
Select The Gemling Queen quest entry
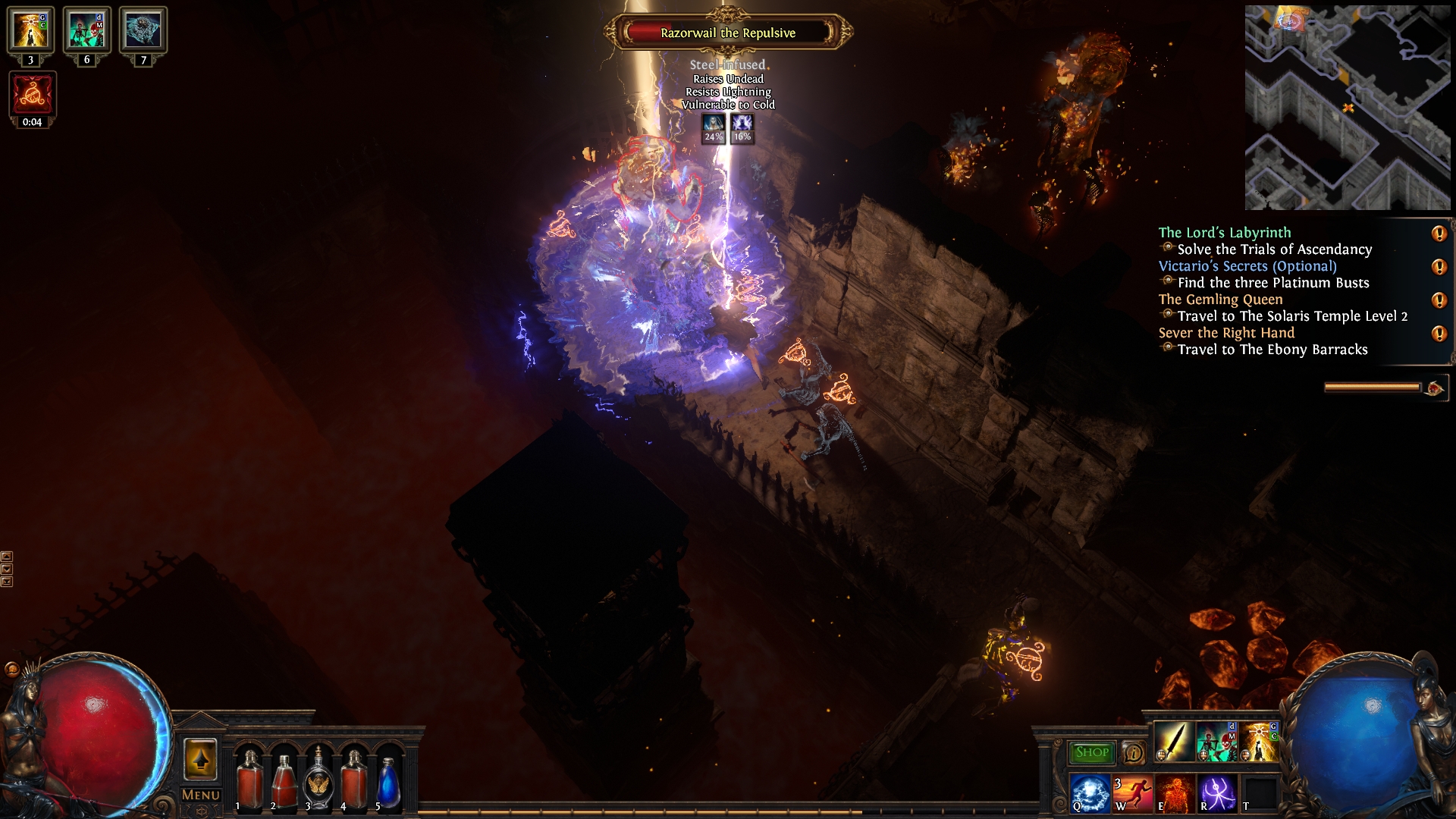point(1220,300)
